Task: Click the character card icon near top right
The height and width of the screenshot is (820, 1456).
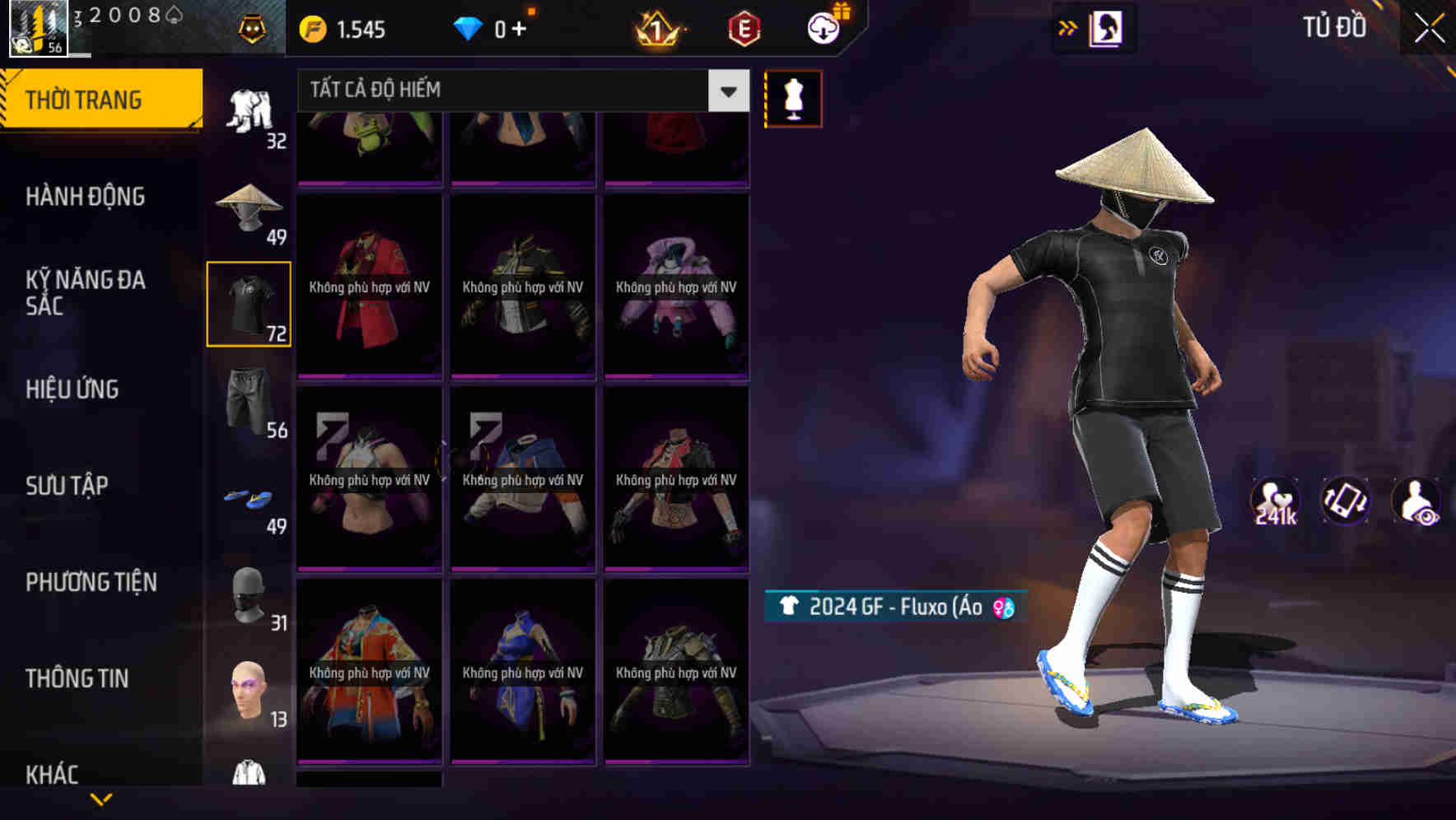Action: (1105, 27)
